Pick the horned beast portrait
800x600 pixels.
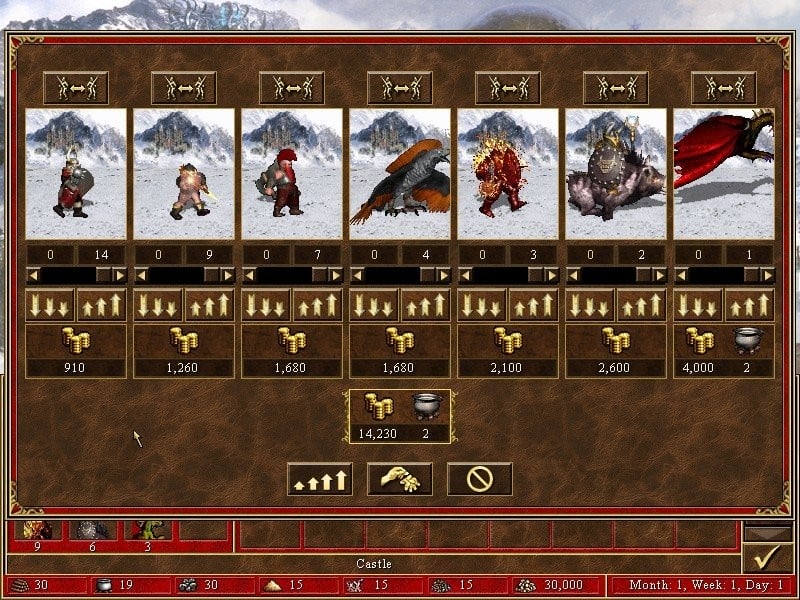[616, 174]
